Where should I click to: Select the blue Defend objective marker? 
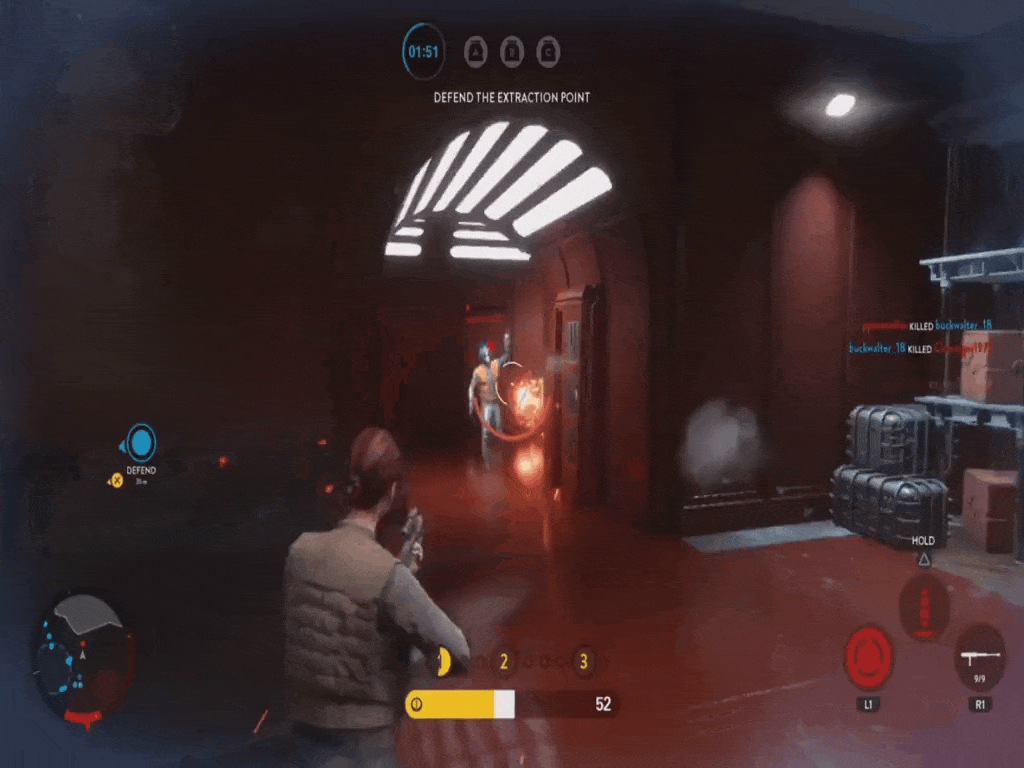[141, 442]
